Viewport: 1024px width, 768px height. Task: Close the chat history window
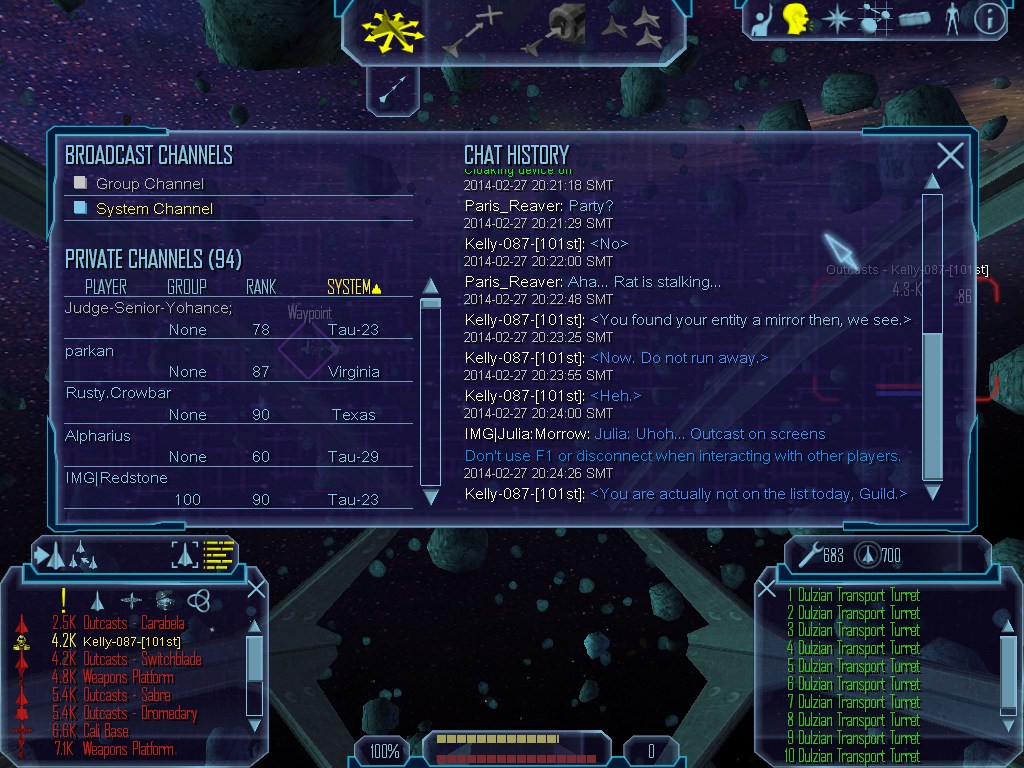pyautogui.click(x=950, y=155)
